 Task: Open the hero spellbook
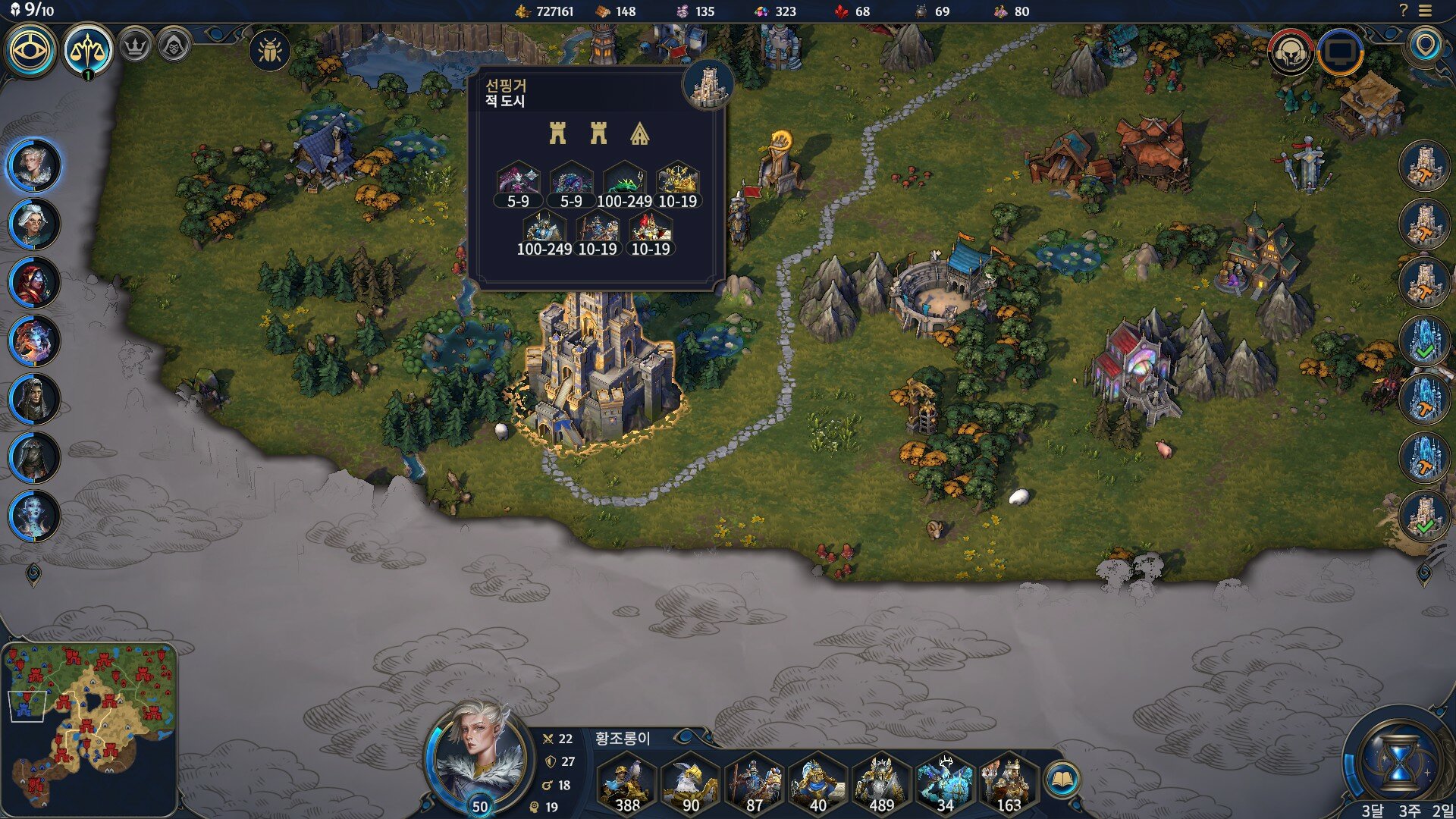[x=1062, y=779]
